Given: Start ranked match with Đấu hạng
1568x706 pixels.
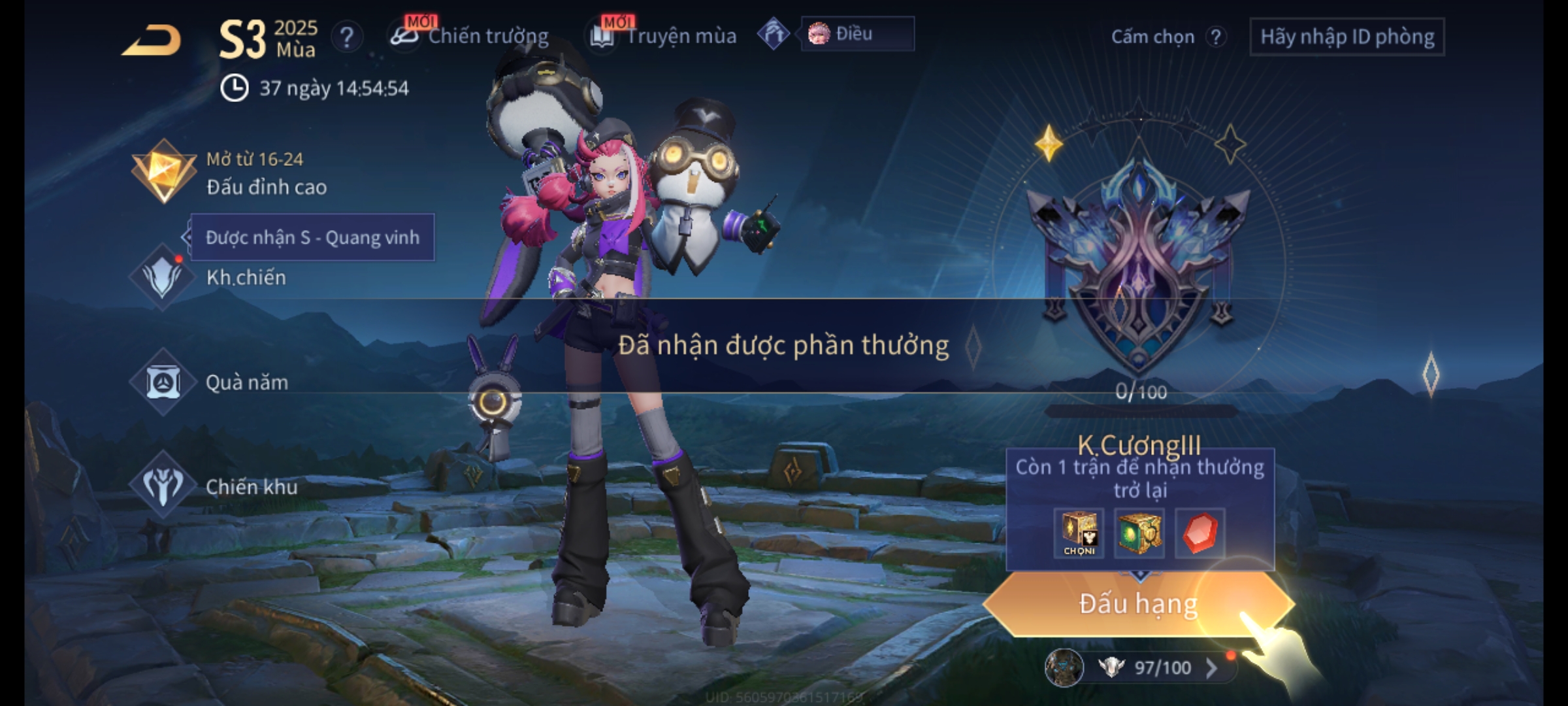Looking at the screenshot, I should pyautogui.click(x=1138, y=603).
